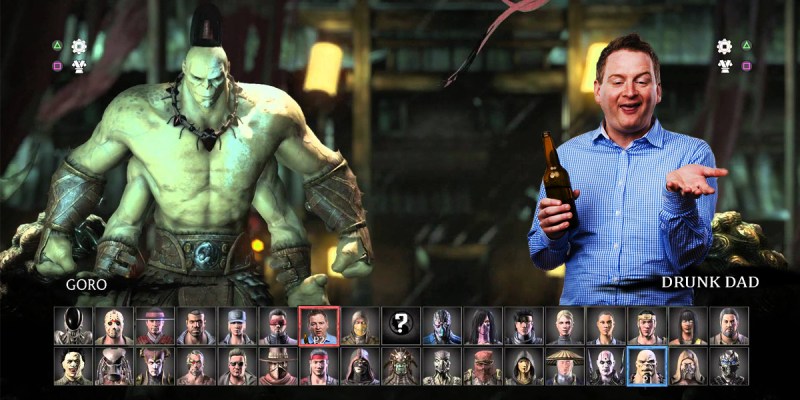Choose Erron Black in the cowboy hat
Image resolution: width=800 pixels, height=400 pixels.
coord(278,366)
